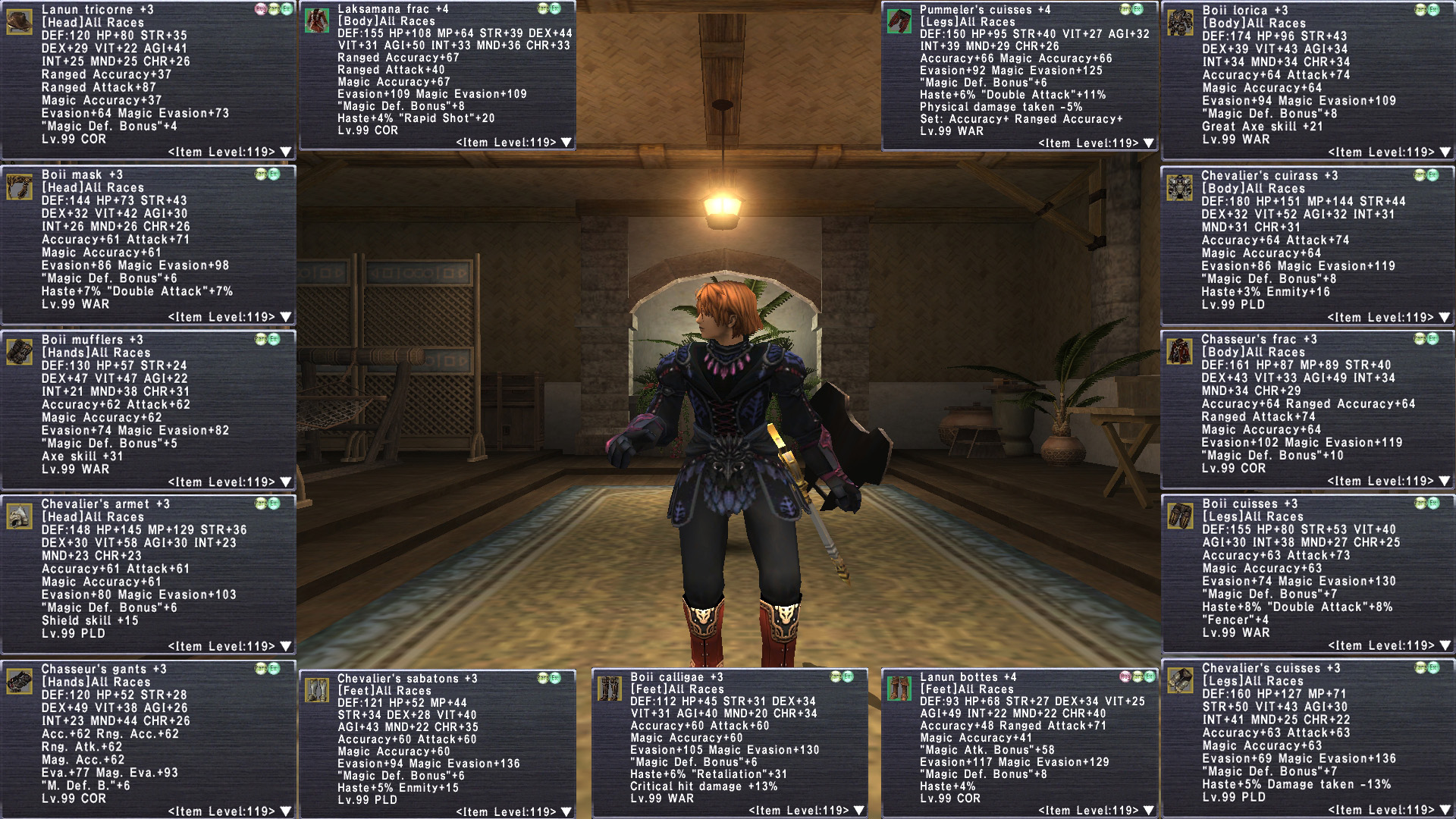Choose the Chasseur's frac +3 icon
The height and width of the screenshot is (819, 1456).
pos(1179,351)
